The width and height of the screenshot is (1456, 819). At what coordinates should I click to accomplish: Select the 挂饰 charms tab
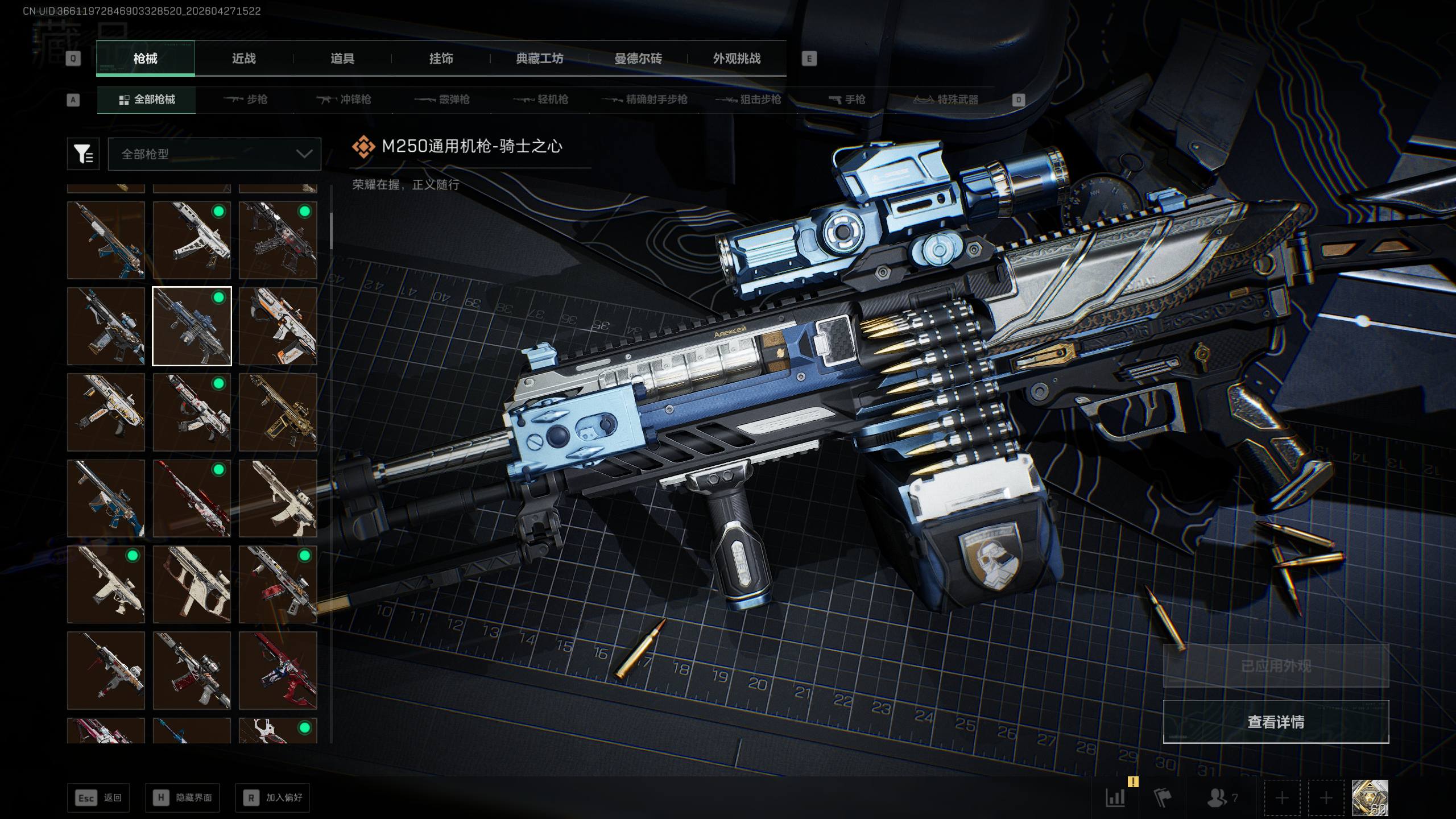point(441,58)
